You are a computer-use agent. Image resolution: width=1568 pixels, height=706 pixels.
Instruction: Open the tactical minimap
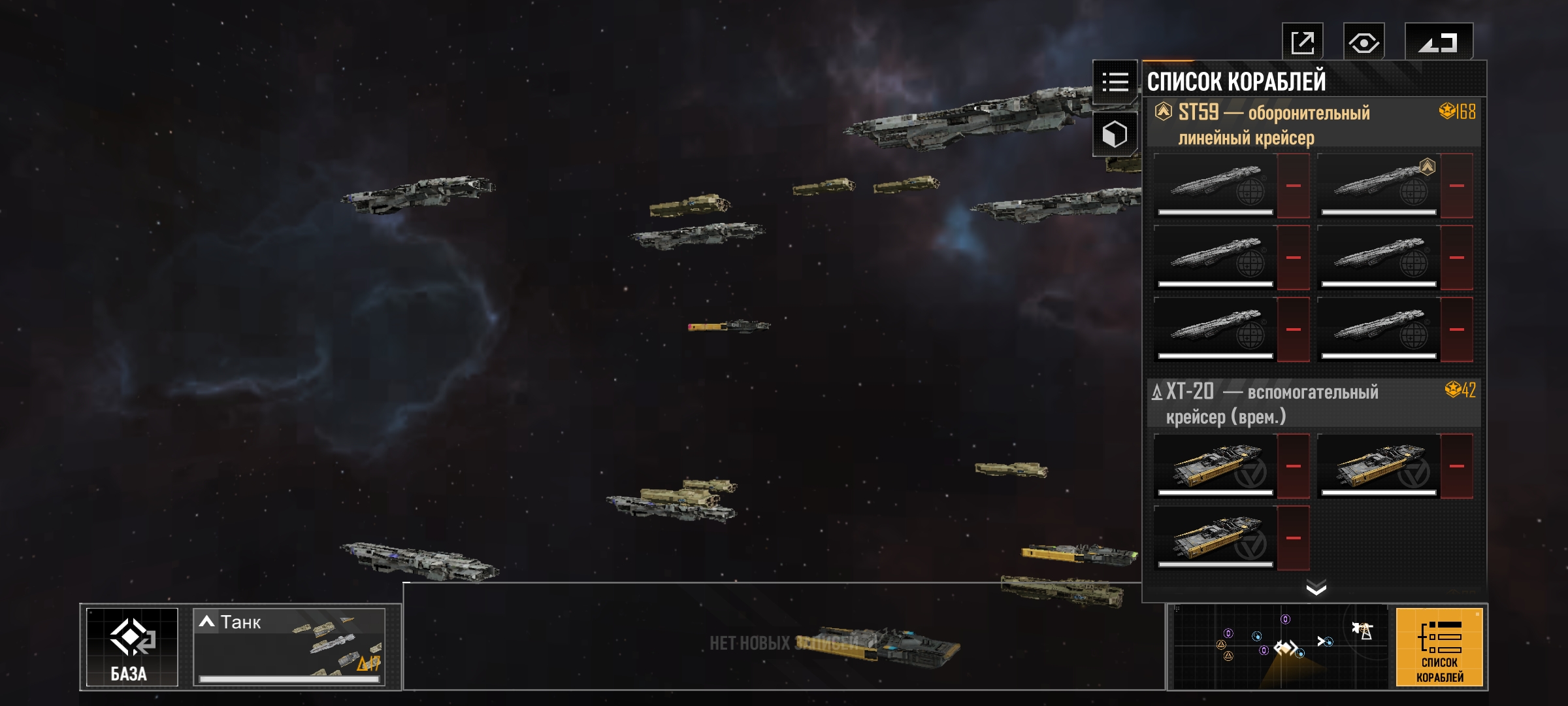(1279, 647)
